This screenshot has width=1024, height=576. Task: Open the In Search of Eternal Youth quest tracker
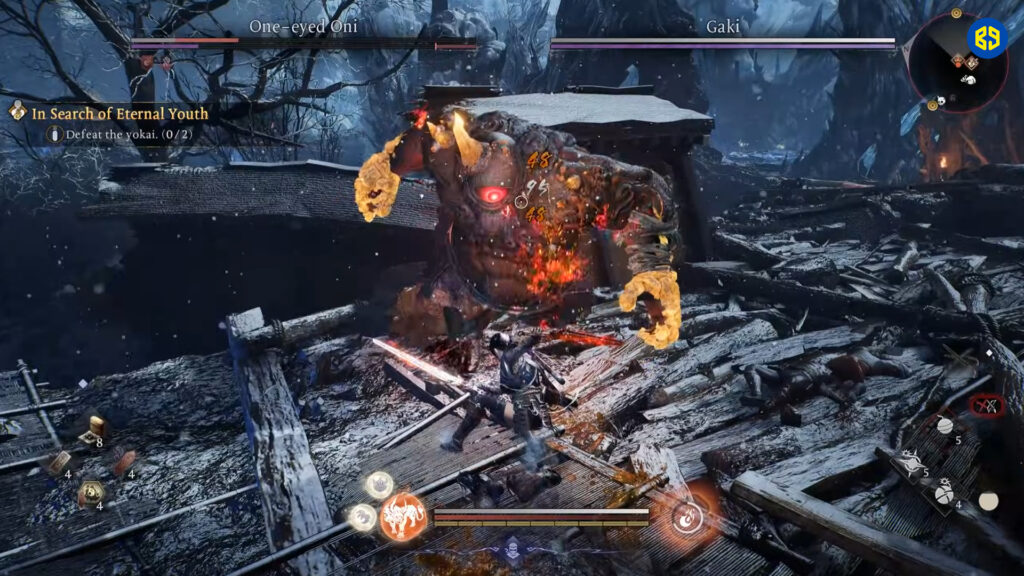point(120,114)
